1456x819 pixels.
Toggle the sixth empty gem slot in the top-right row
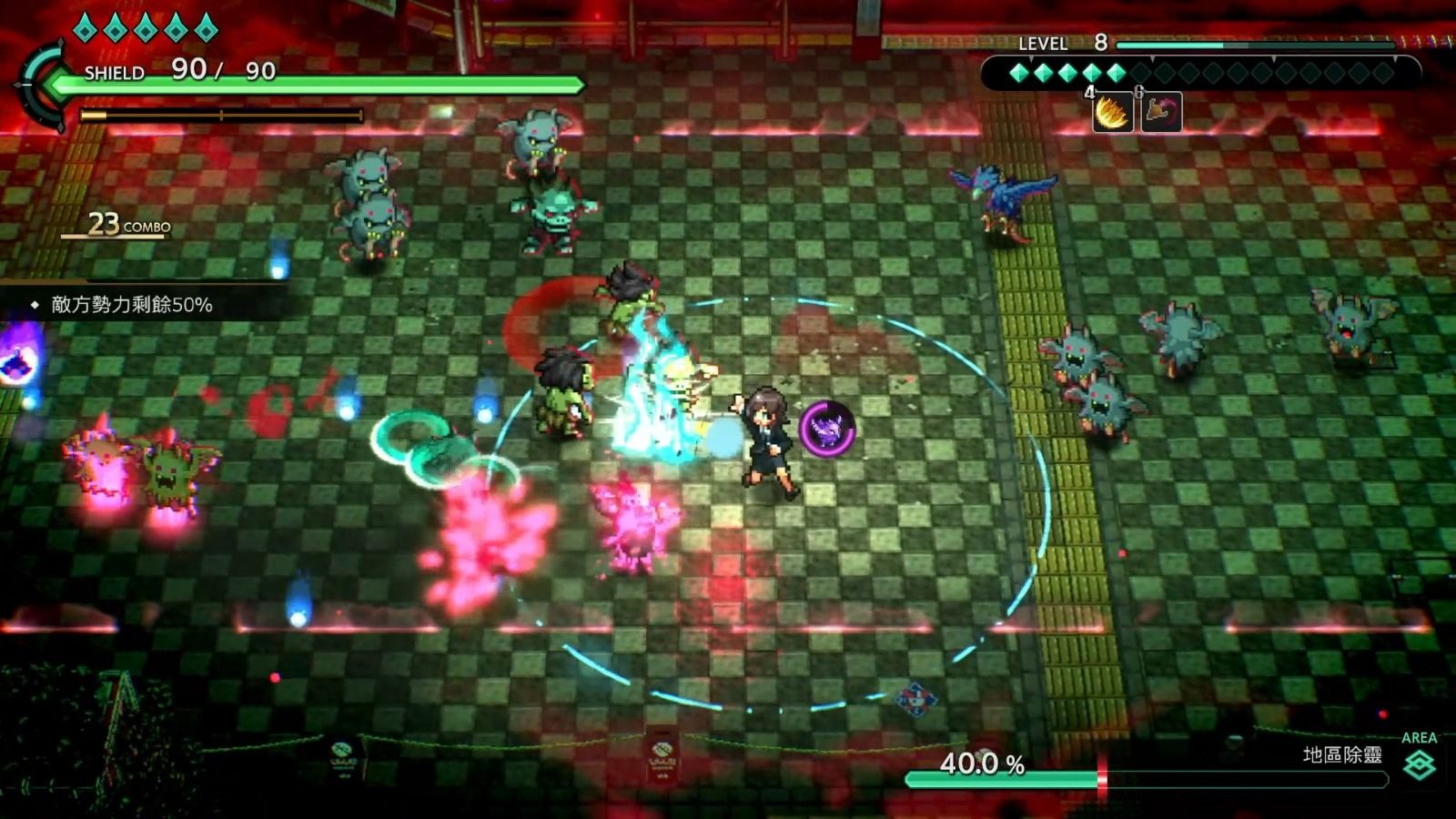tap(1140, 73)
